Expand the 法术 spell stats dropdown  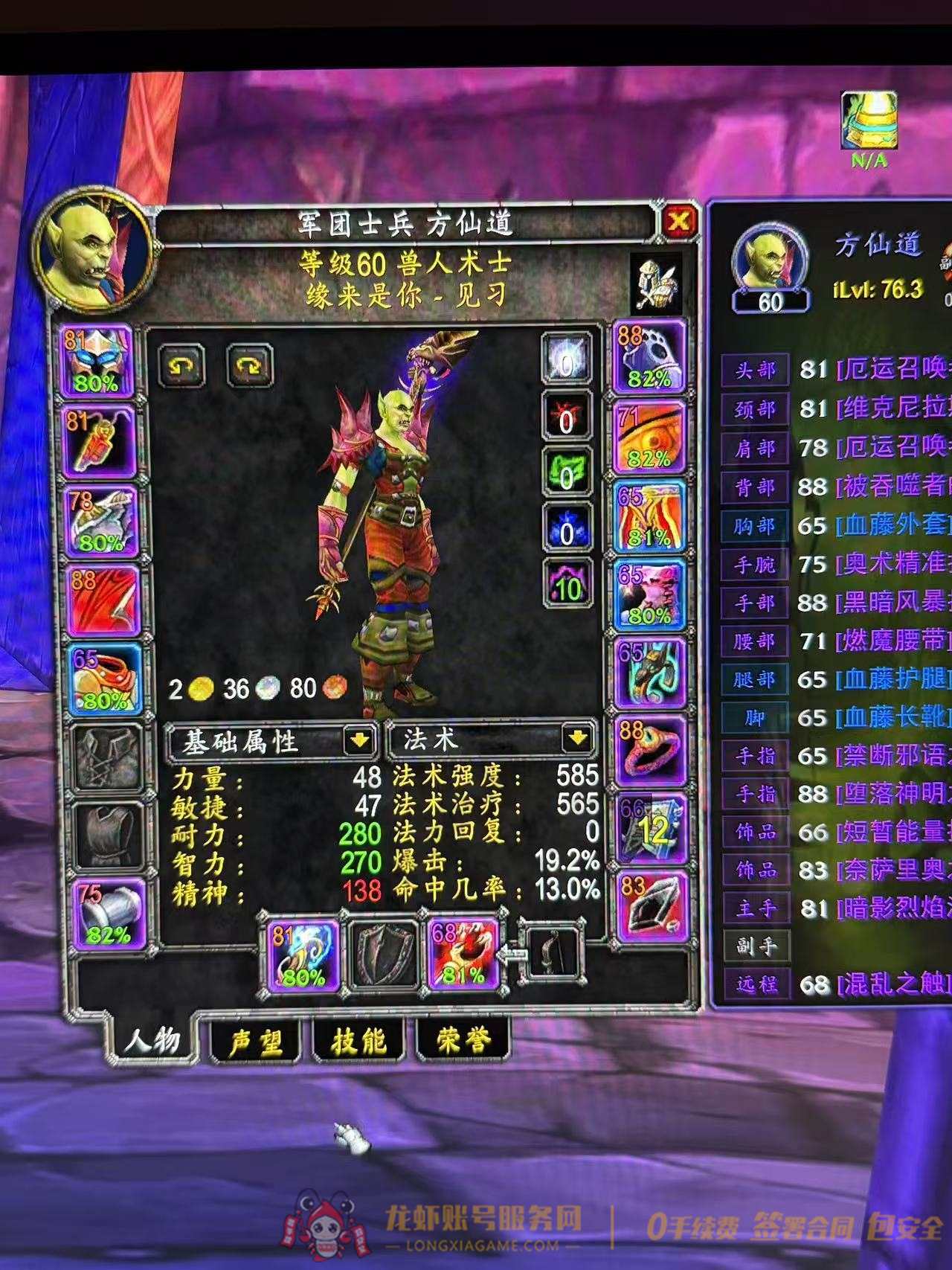click(577, 740)
